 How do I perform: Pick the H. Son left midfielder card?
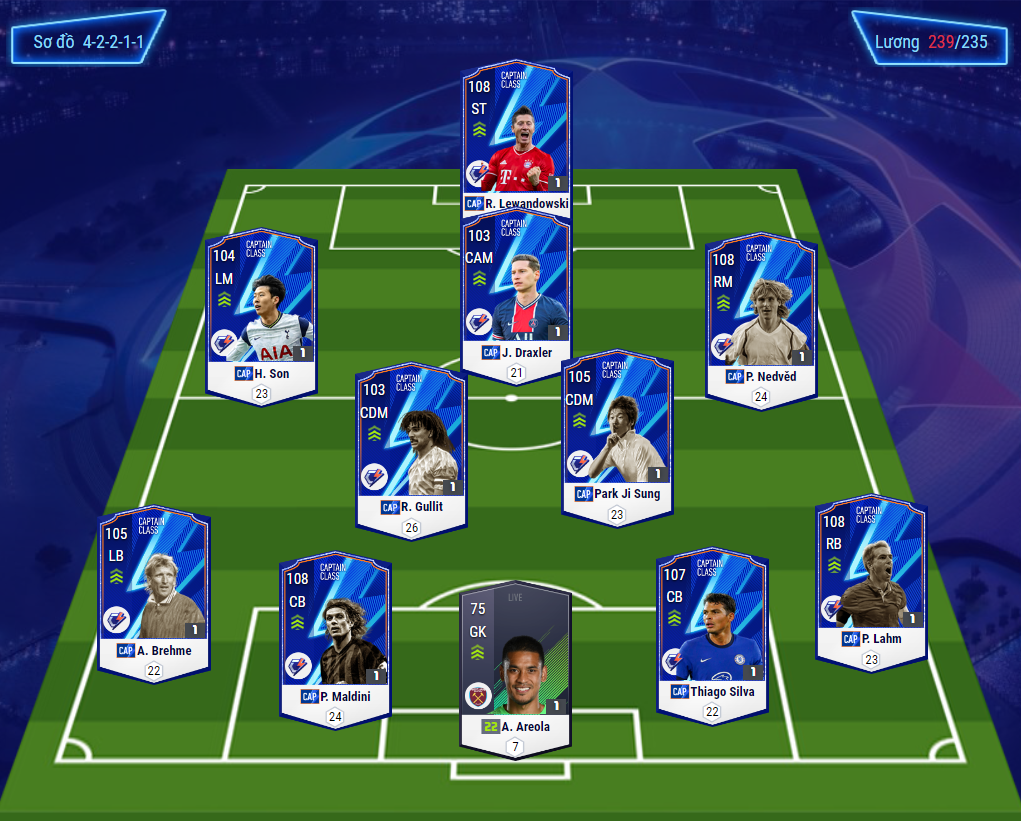(x=261, y=310)
